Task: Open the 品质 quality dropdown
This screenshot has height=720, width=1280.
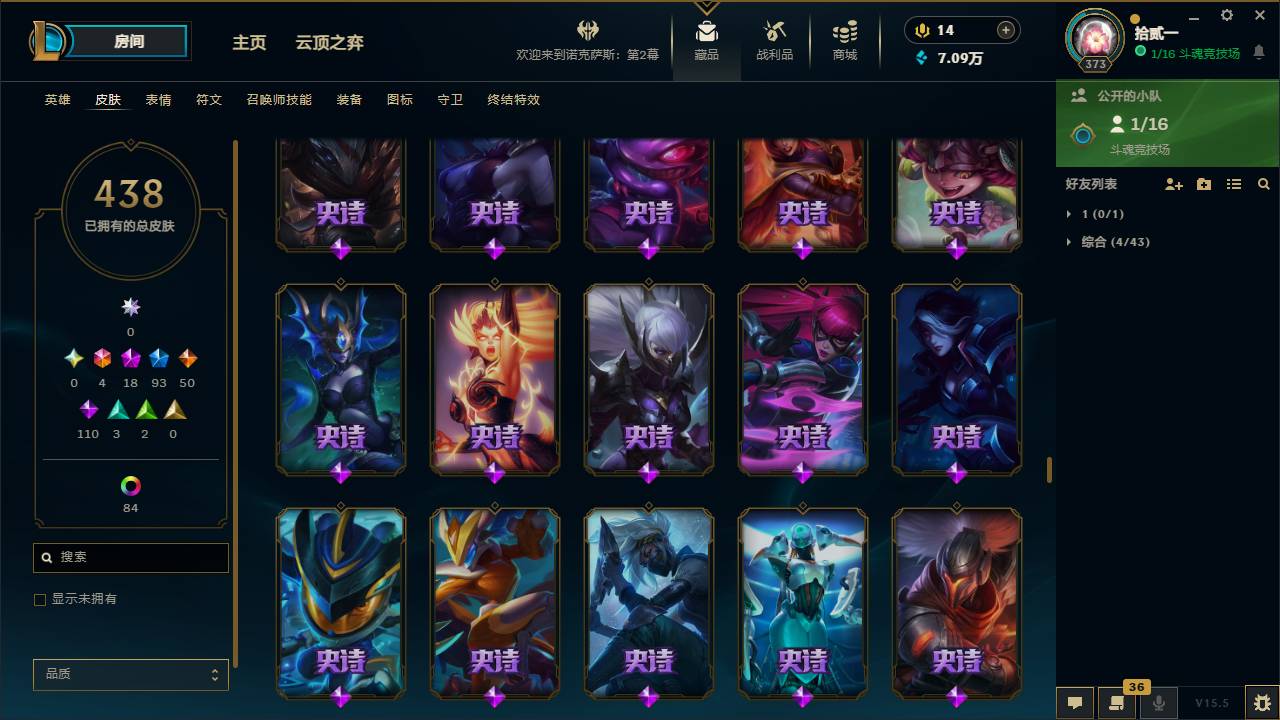Action: coord(130,674)
